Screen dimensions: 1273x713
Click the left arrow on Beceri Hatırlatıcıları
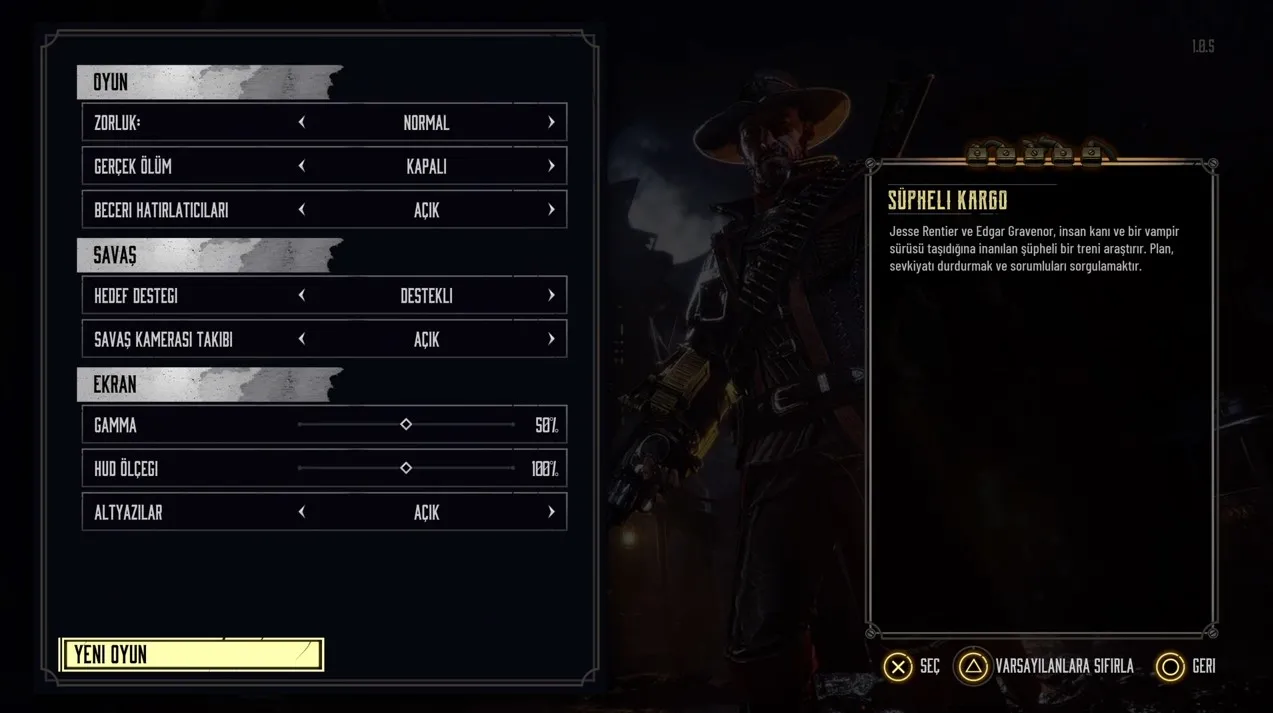coord(302,210)
